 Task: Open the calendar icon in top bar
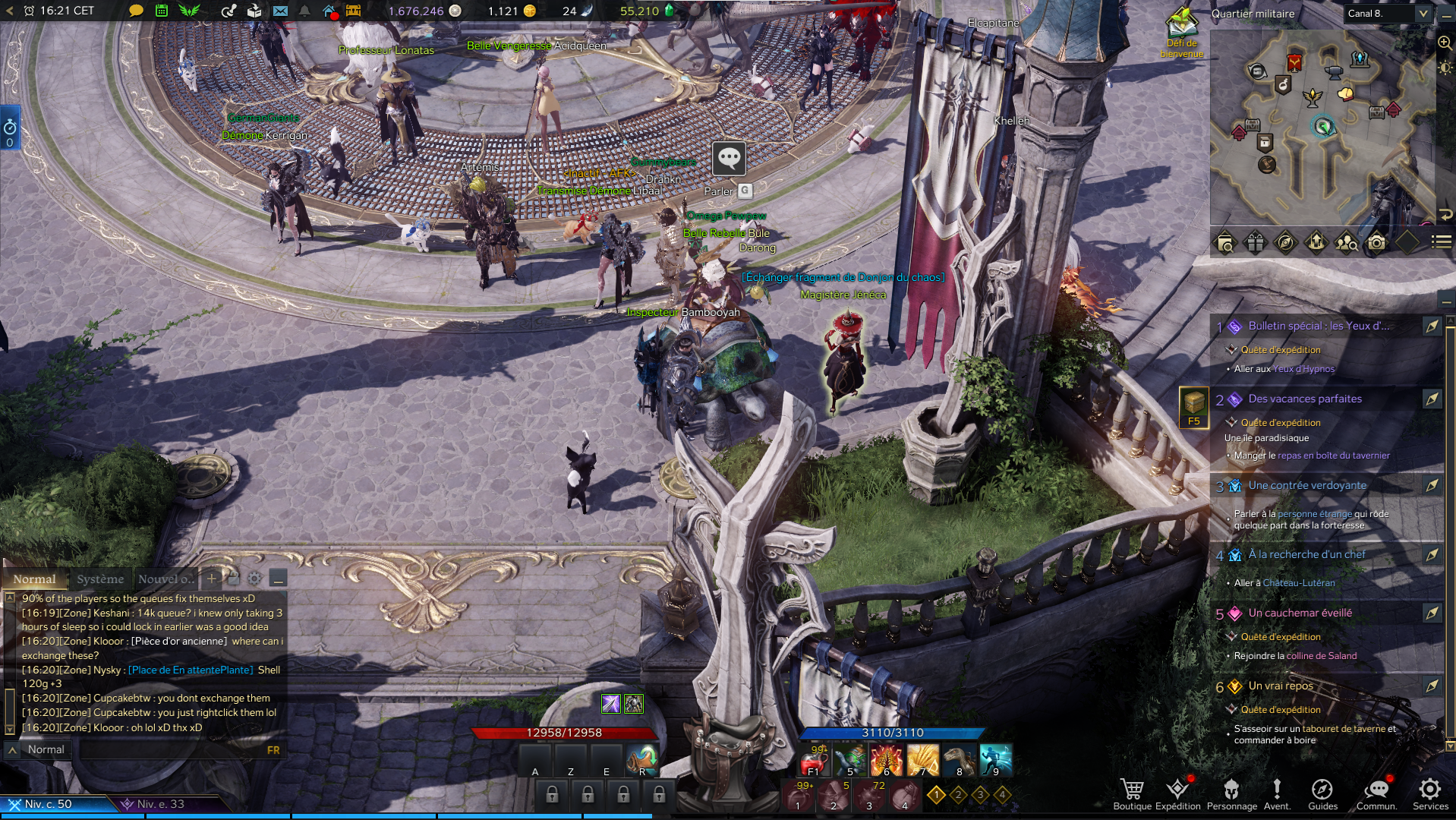(162, 11)
